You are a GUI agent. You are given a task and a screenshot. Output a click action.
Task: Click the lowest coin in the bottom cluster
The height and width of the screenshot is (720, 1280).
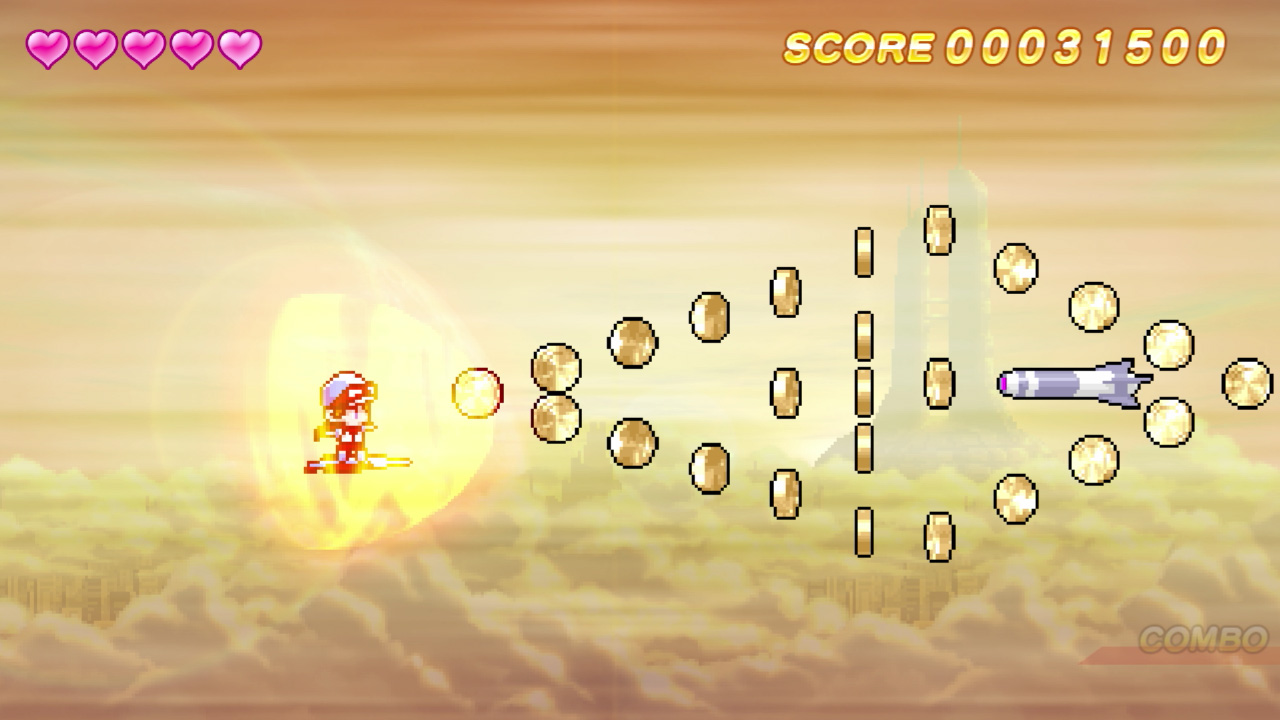tap(937, 539)
